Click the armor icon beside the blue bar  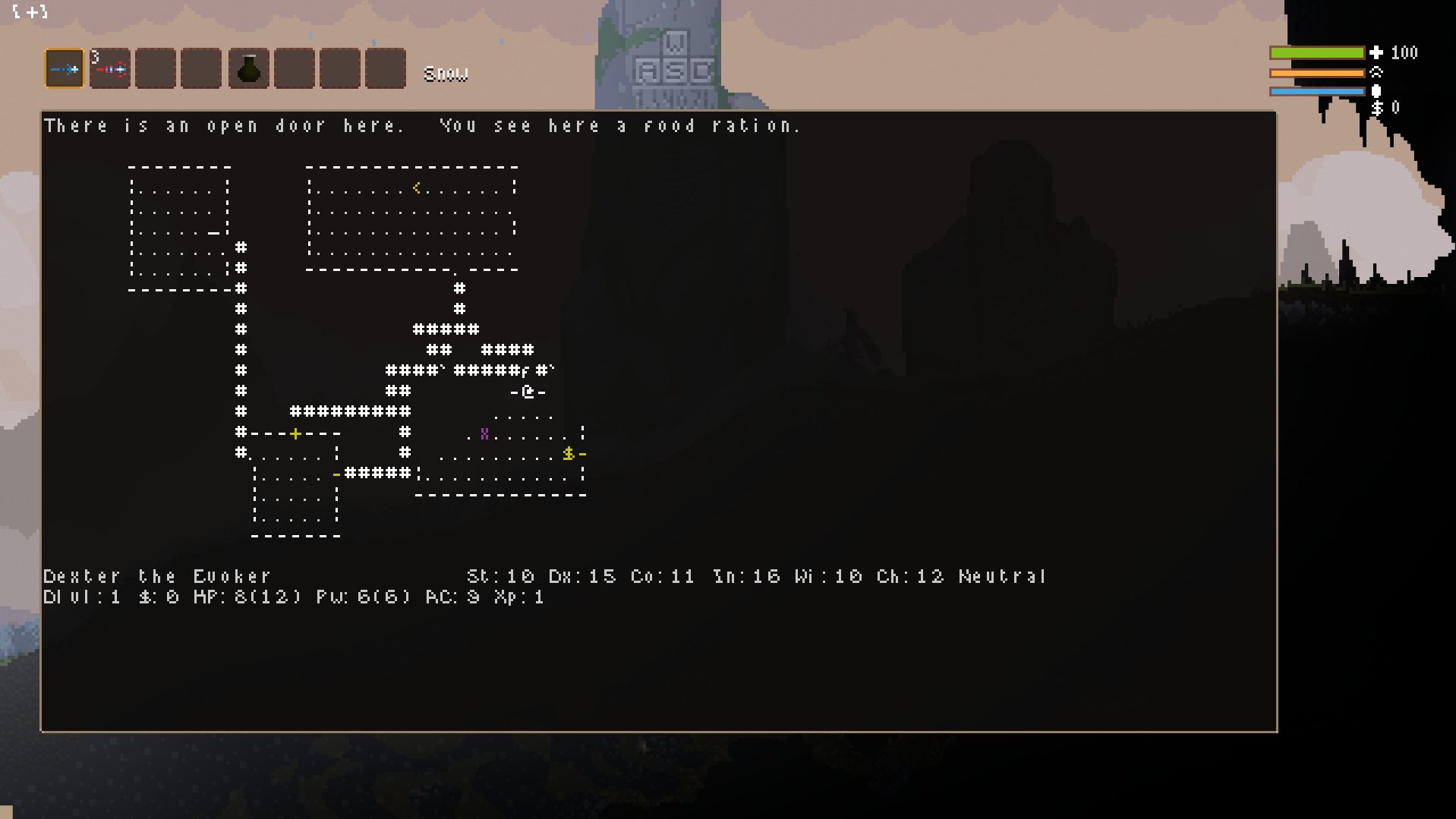[x=1376, y=91]
